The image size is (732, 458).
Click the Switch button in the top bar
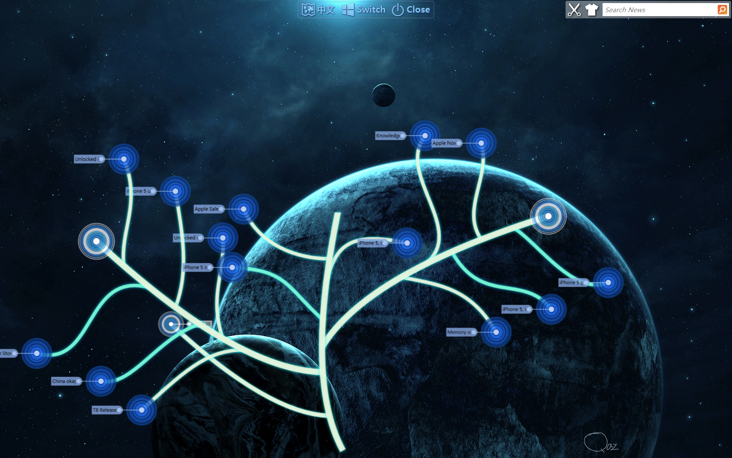(x=363, y=10)
